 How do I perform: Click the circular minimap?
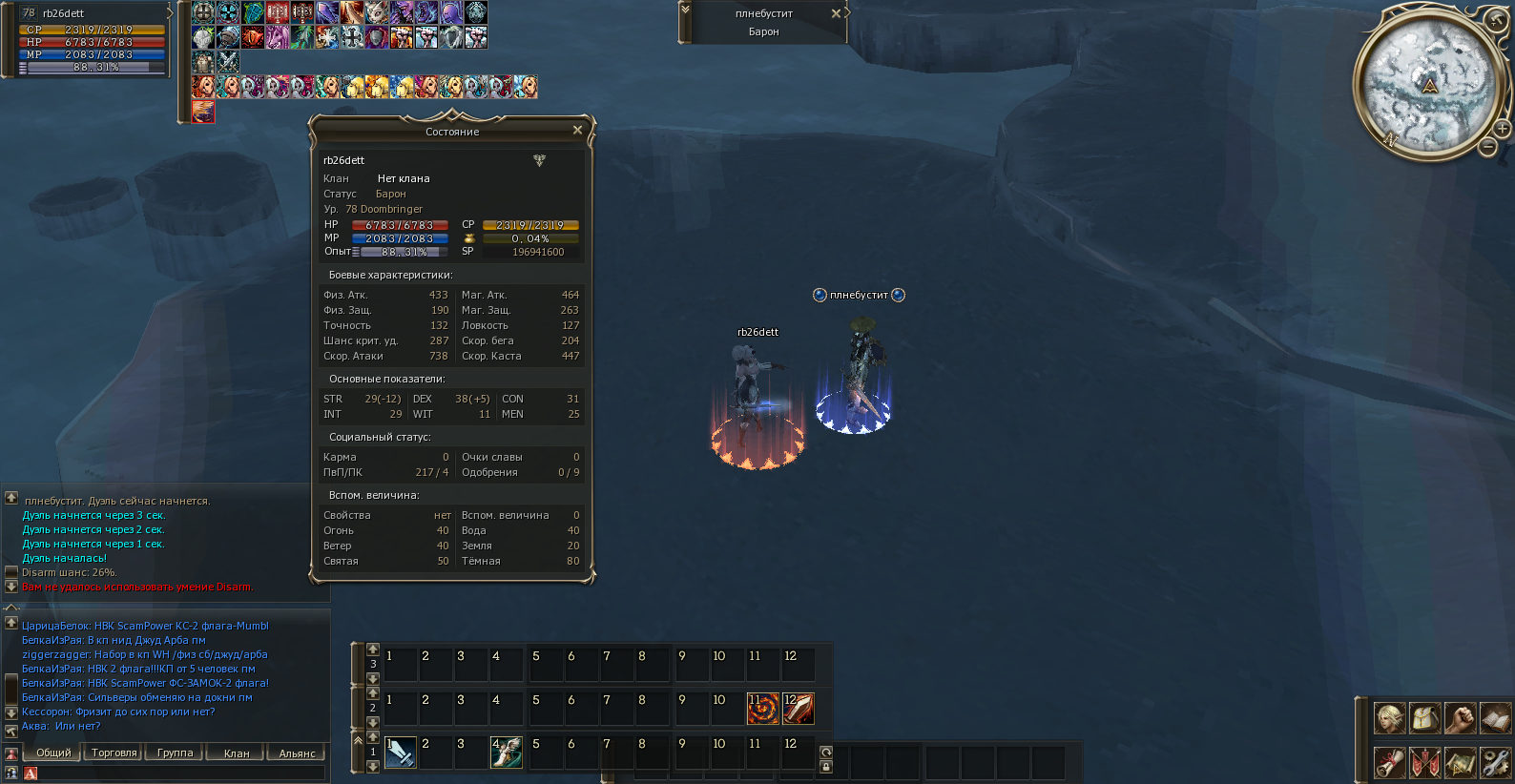pos(1428,86)
